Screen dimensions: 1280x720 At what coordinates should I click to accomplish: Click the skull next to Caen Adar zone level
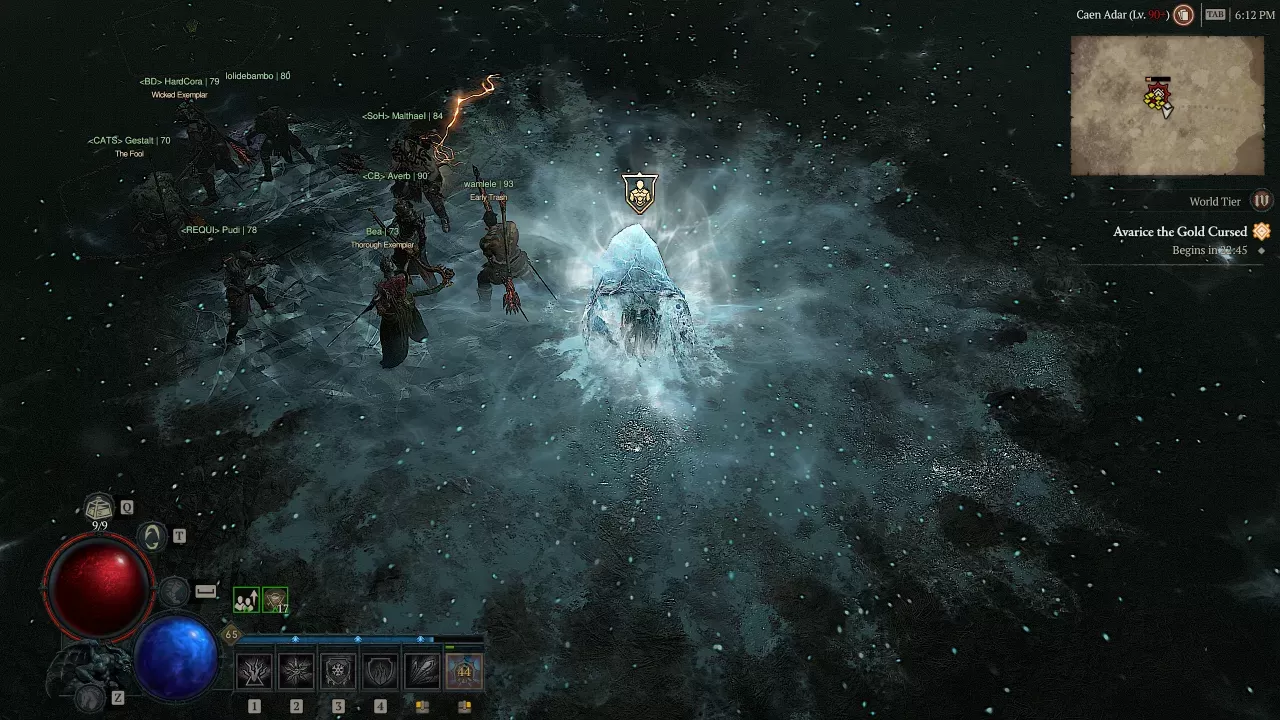[1186, 15]
